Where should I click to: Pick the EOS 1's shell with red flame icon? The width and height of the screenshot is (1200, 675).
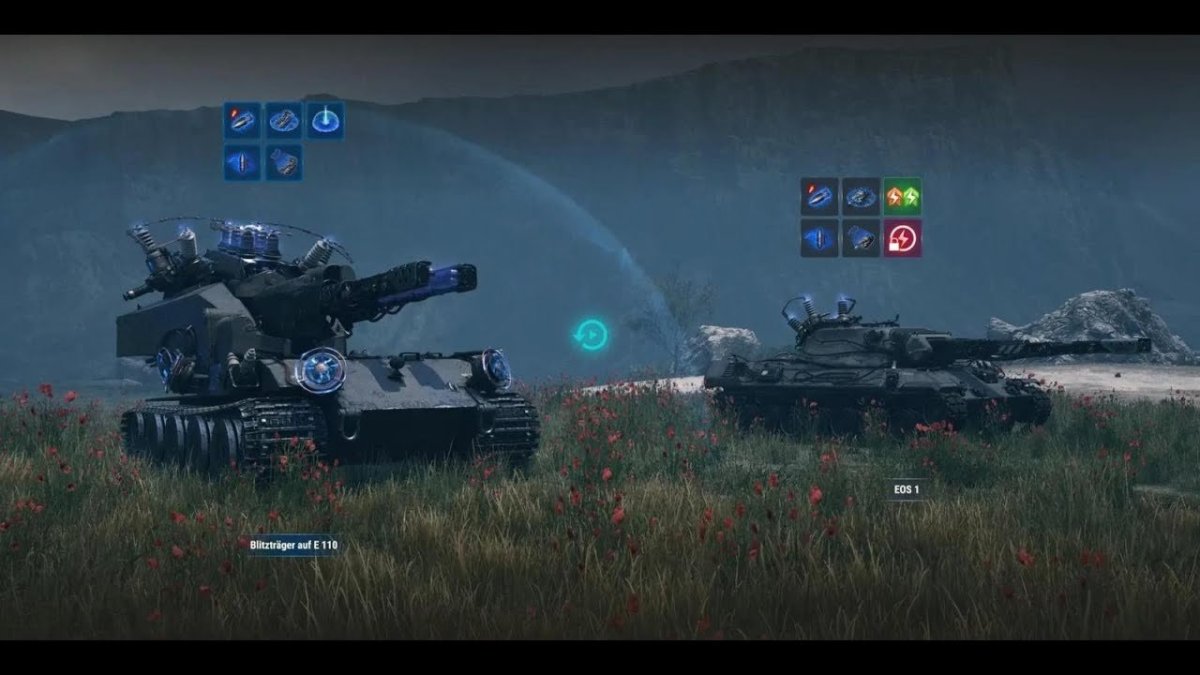point(819,197)
